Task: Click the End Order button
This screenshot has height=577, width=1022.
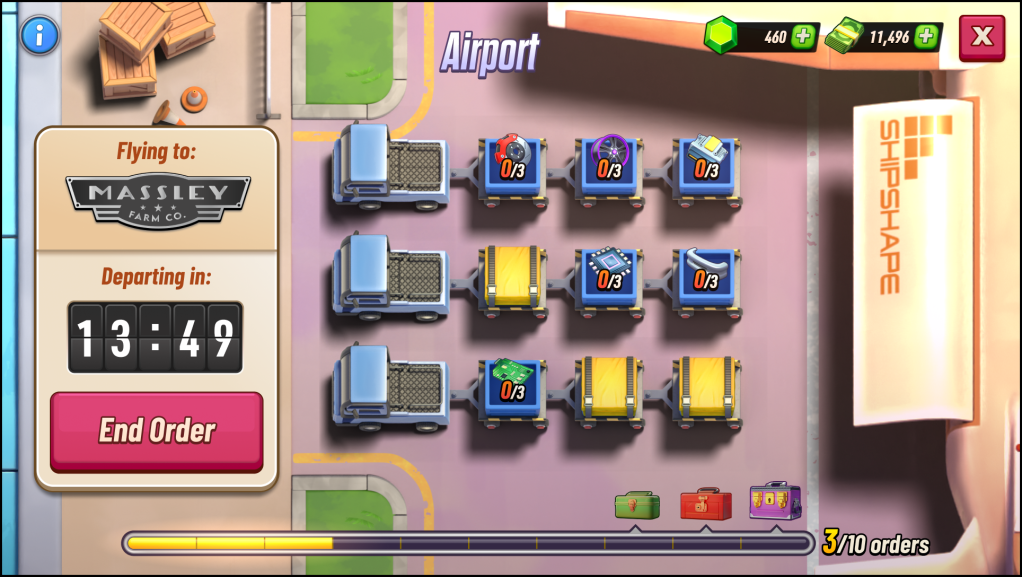Action: [157, 431]
